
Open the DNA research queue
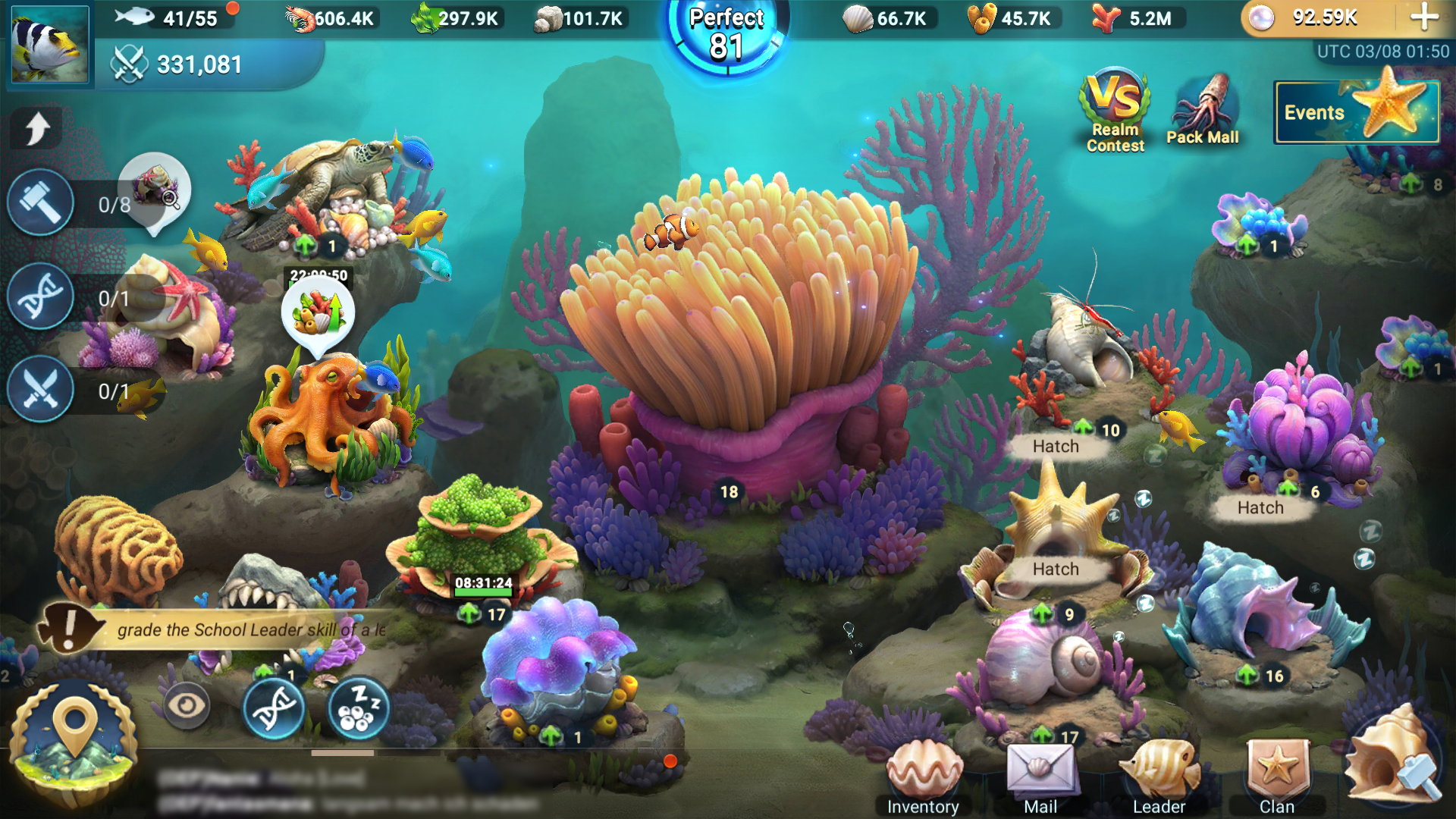coord(41,297)
